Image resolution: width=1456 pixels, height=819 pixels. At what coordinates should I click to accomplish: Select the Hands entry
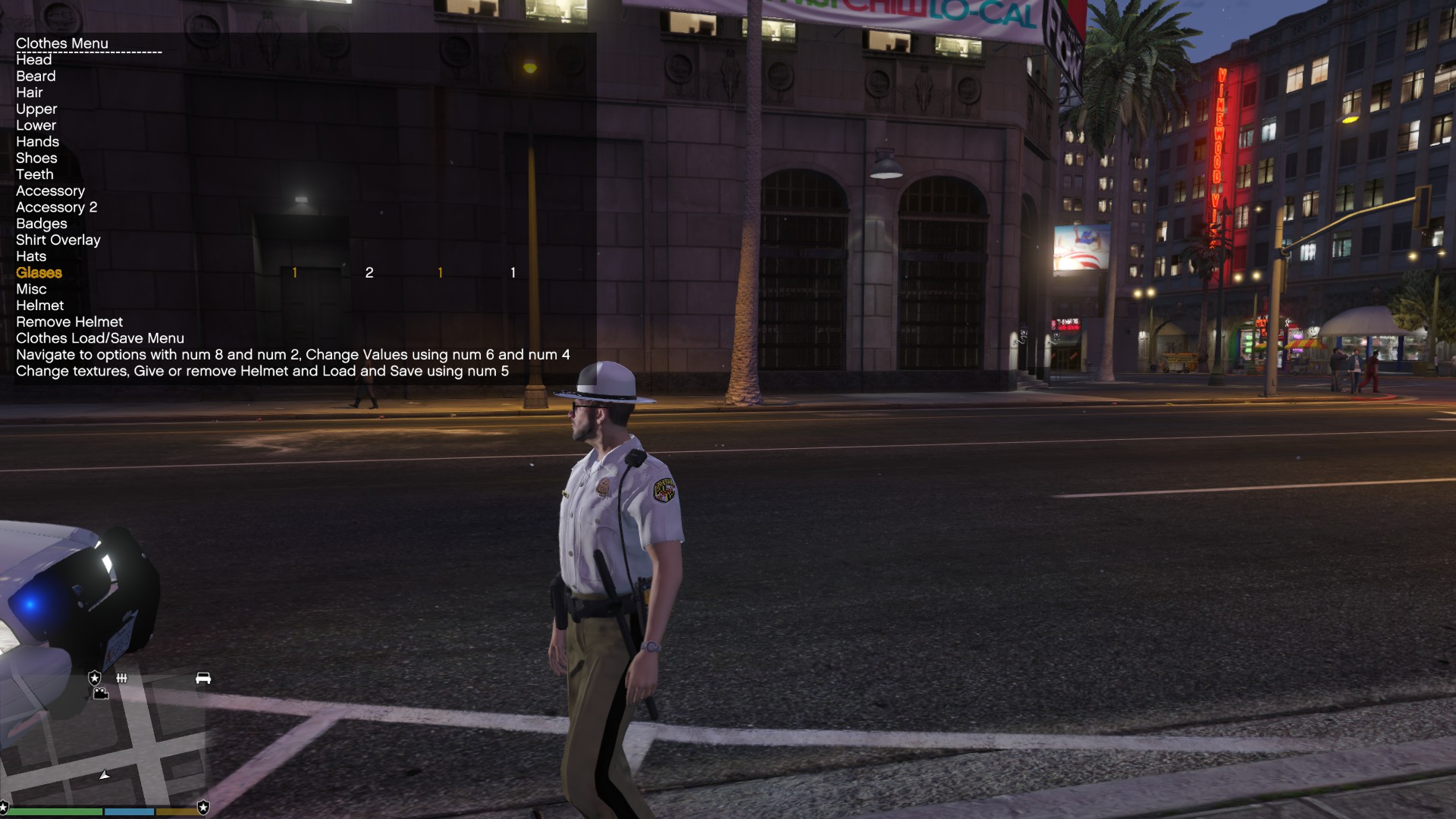pos(37,142)
